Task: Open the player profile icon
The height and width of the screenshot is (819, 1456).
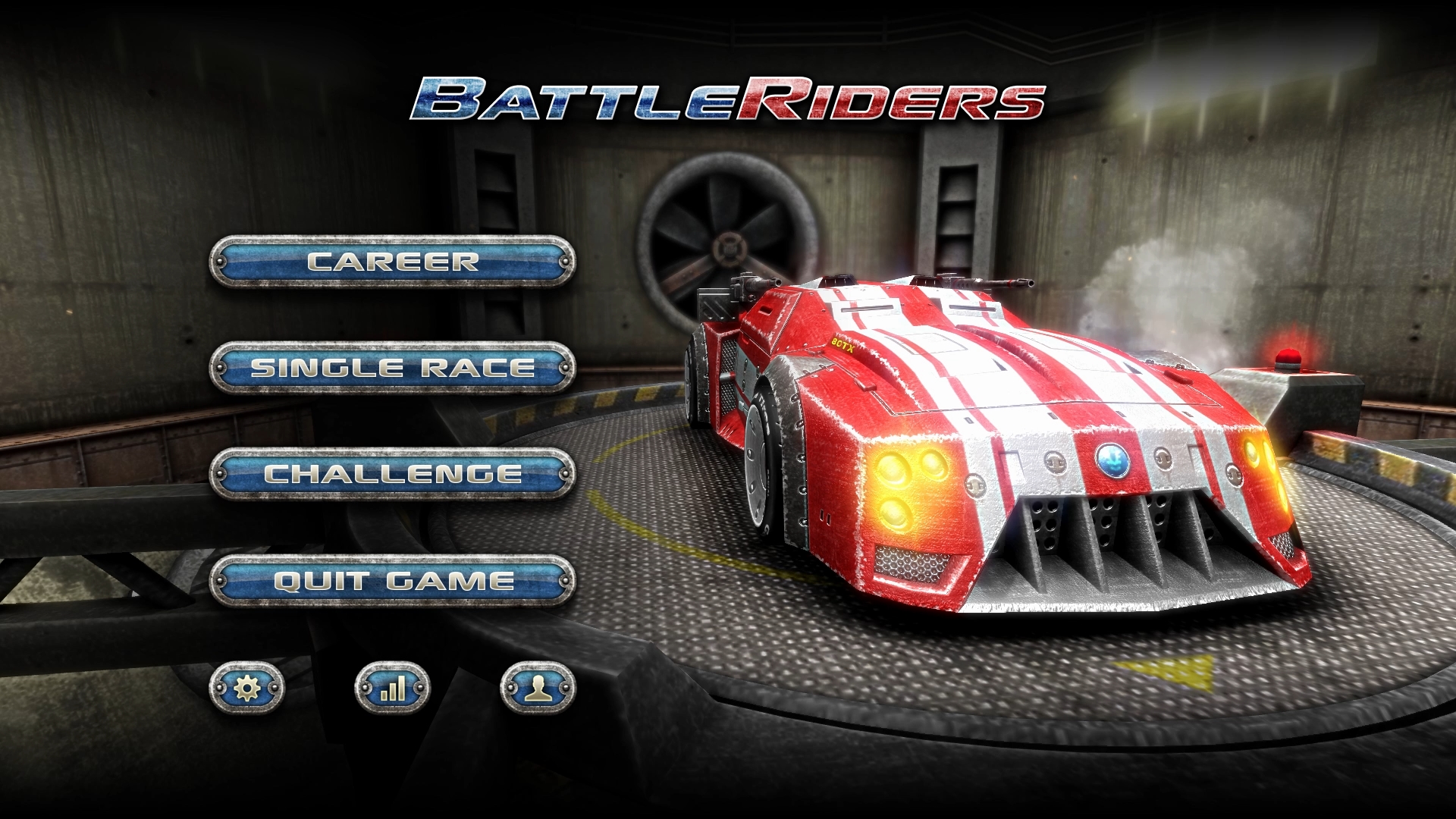Action: click(538, 688)
